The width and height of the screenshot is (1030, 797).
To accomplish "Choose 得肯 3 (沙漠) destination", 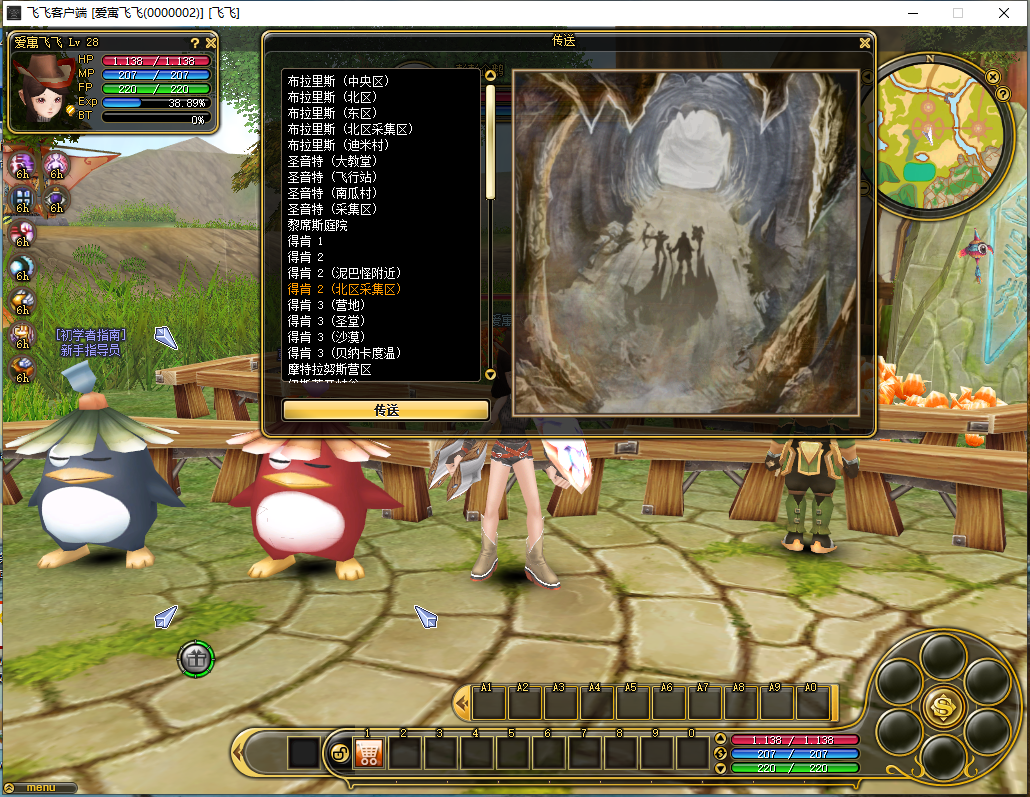I will point(332,337).
